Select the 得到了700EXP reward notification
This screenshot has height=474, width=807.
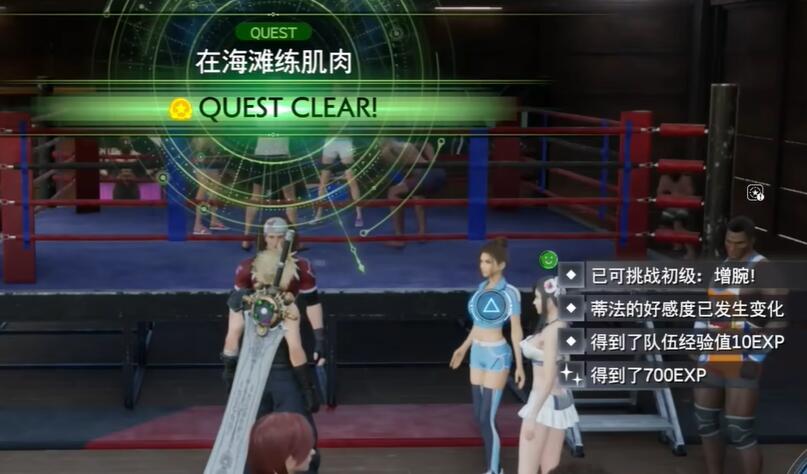click(x=647, y=375)
